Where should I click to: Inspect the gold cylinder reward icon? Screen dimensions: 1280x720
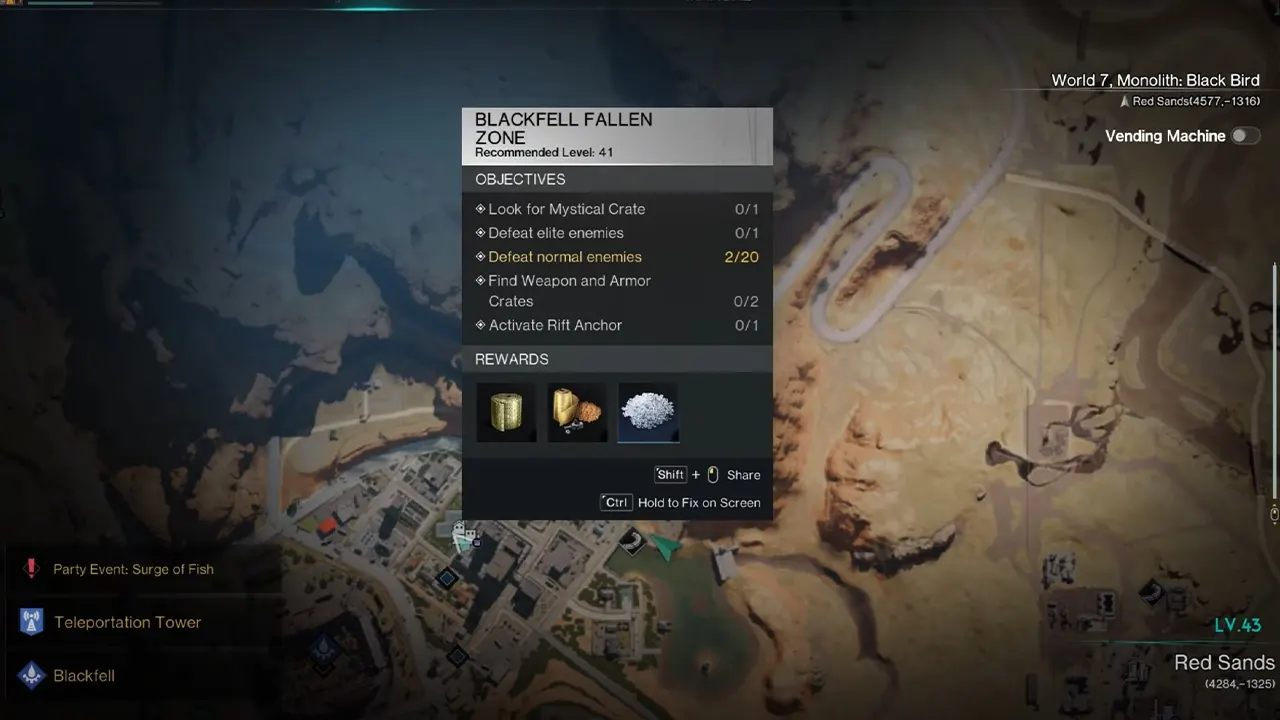tap(506, 412)
